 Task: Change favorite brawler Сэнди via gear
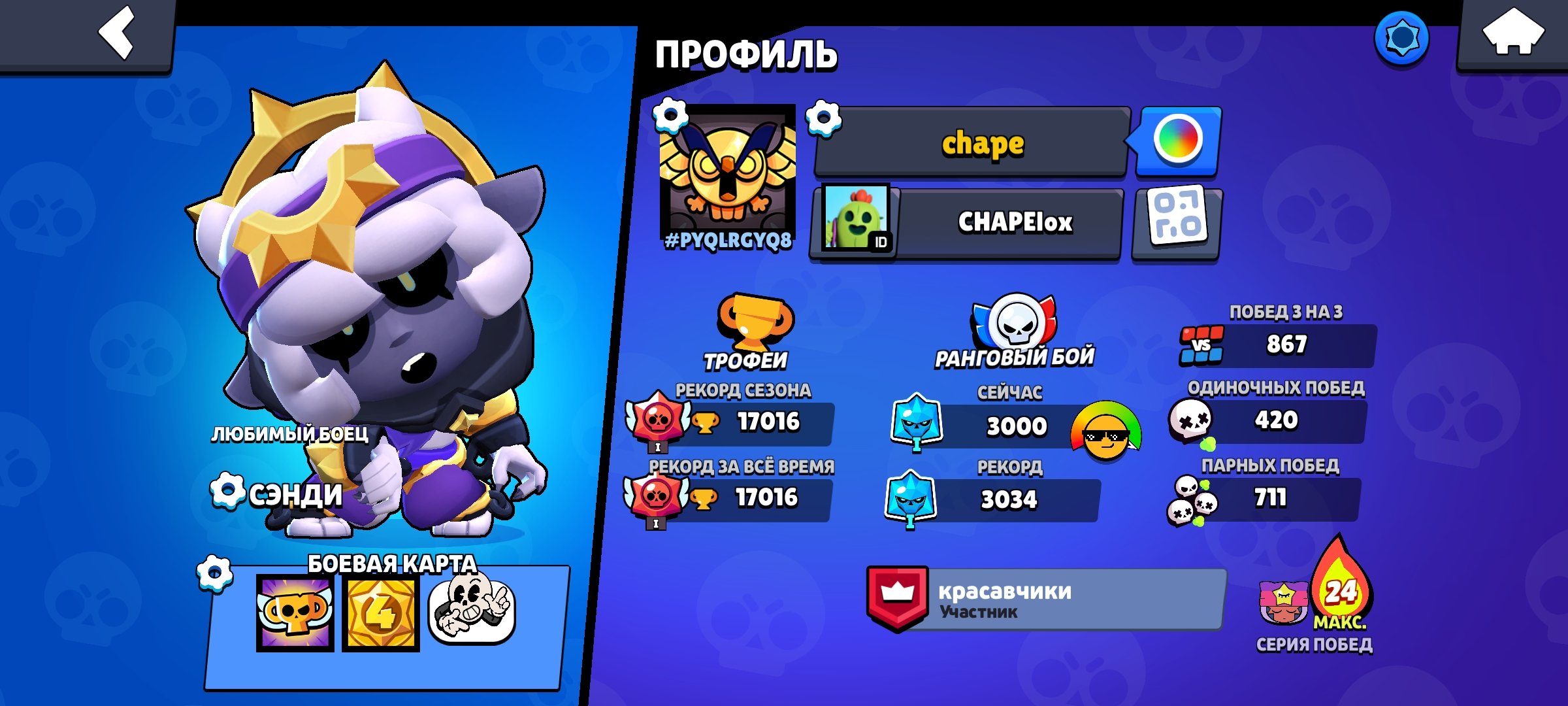tap(227, 491)
